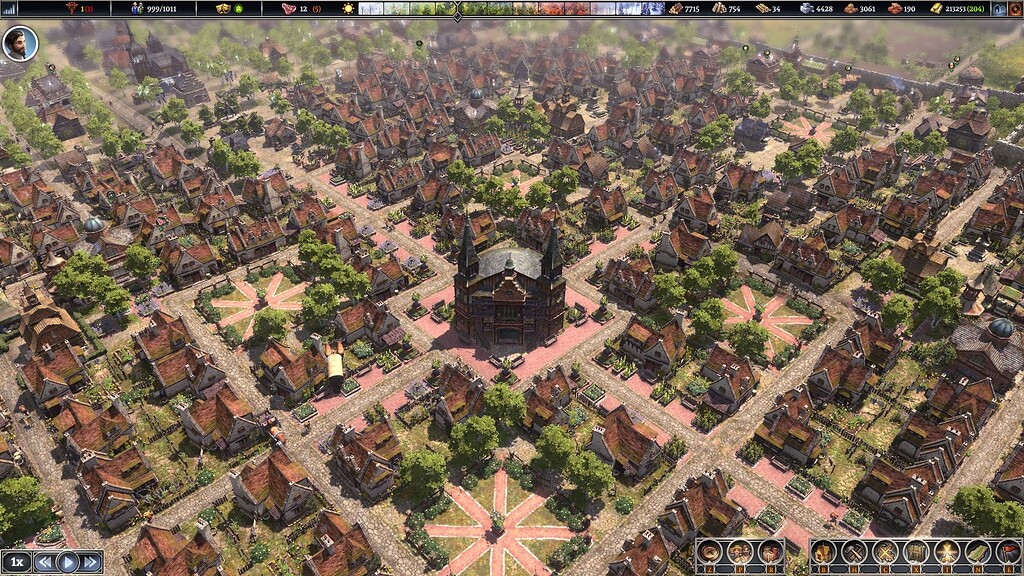Open the compass map button

coord(710,552)
